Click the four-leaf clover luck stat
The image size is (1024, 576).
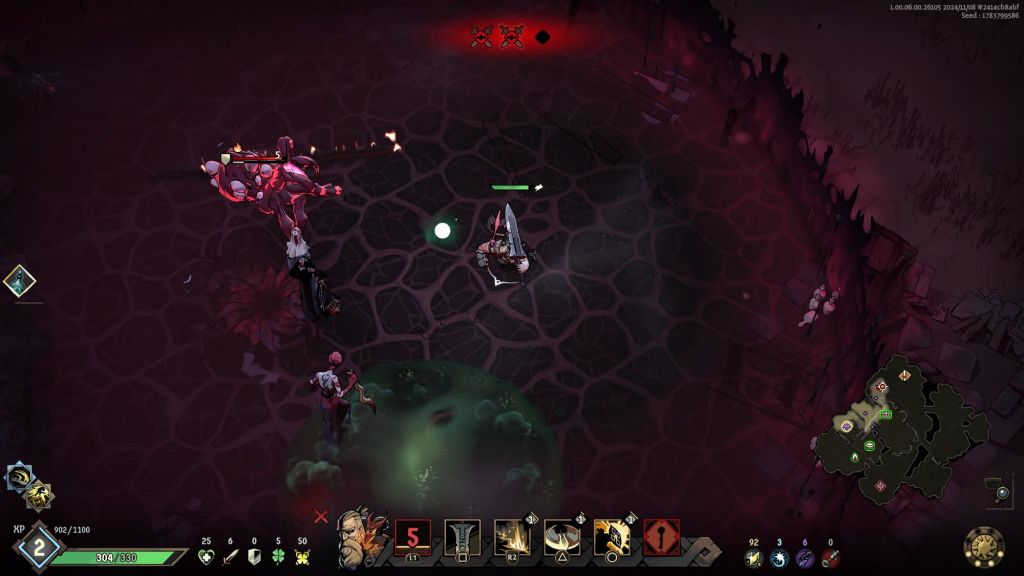[x=279, y=557]
